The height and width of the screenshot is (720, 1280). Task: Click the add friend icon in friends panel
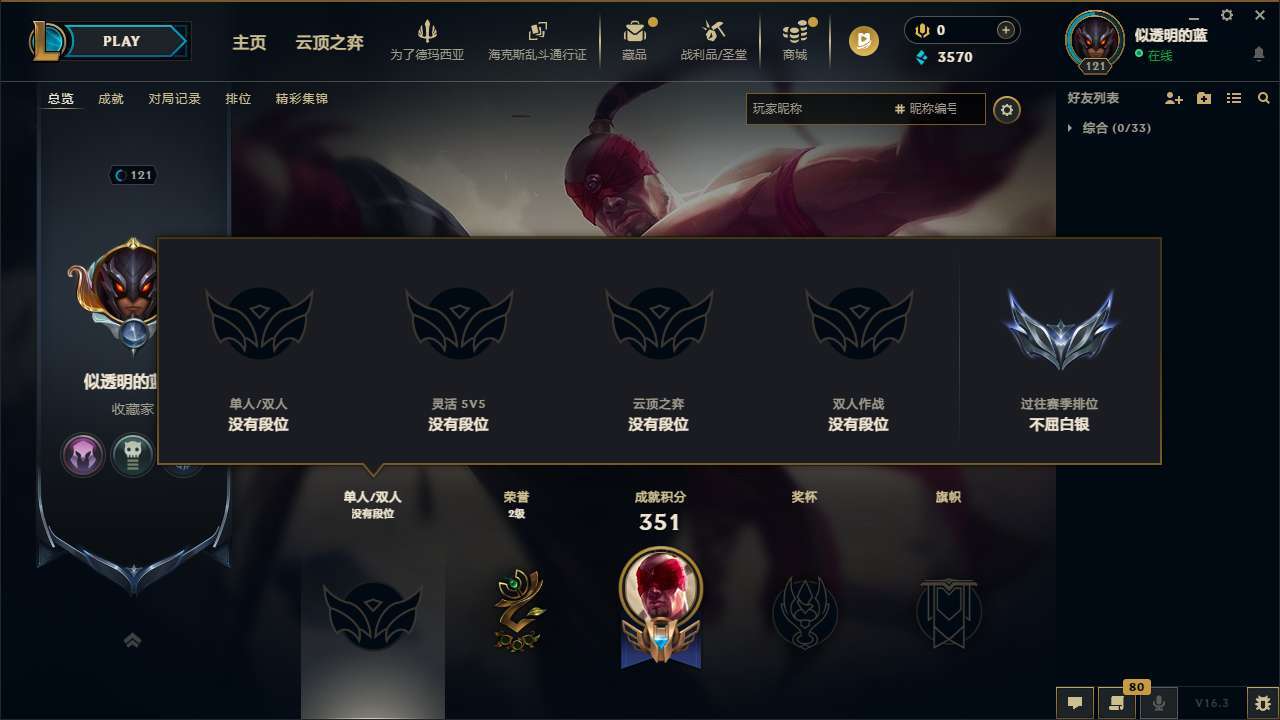pyautogui.click(x=1172, y=98)
